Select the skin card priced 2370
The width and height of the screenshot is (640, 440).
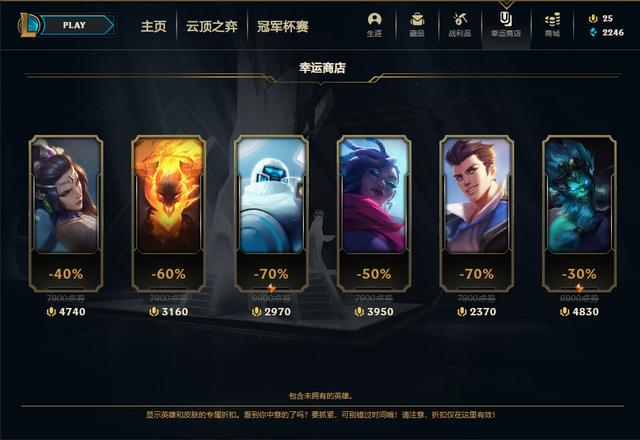point(477,212)
